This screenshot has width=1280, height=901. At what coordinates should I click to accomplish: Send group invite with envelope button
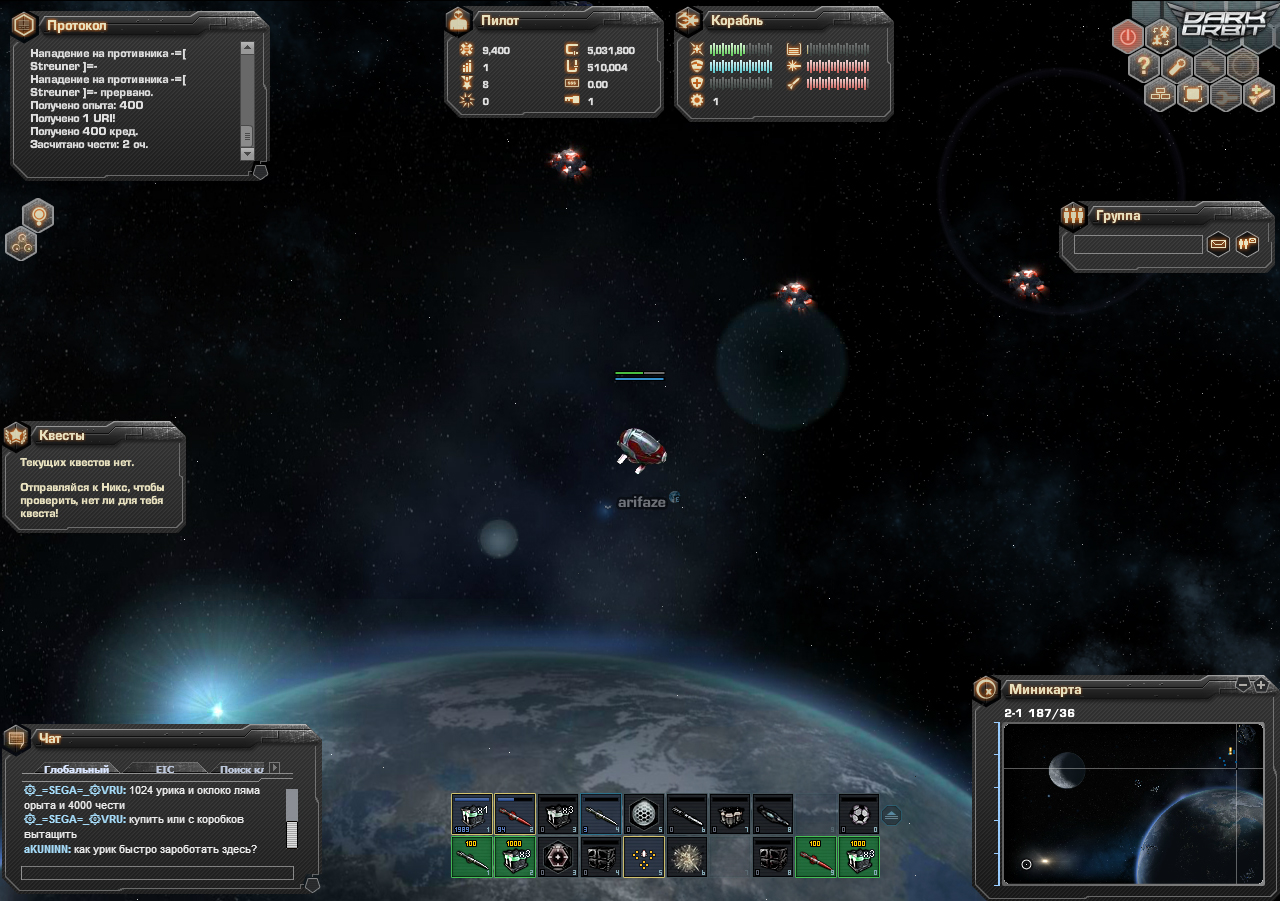pos(1218,243)
